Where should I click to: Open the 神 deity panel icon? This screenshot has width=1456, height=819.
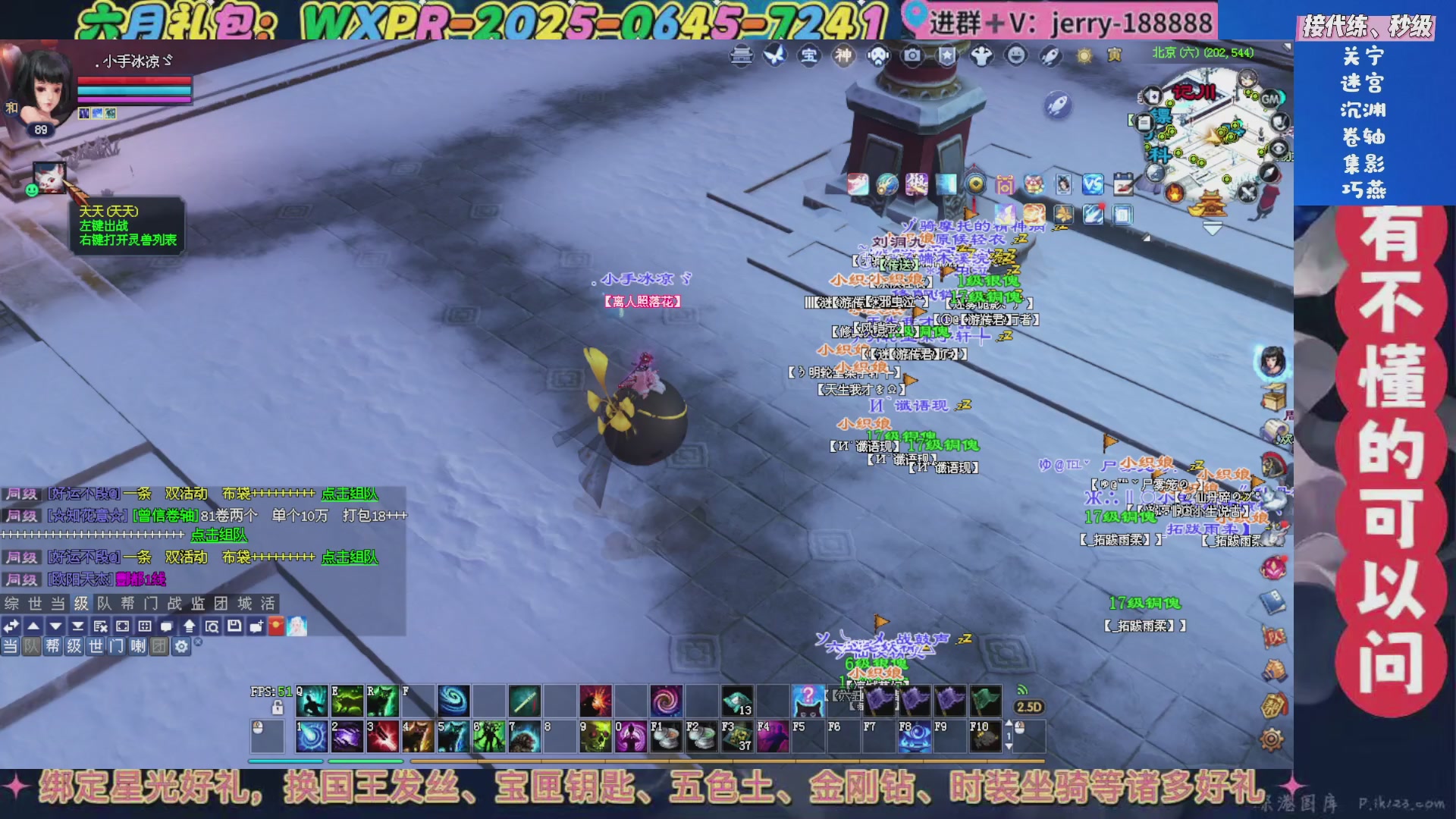tap(843, 57)
